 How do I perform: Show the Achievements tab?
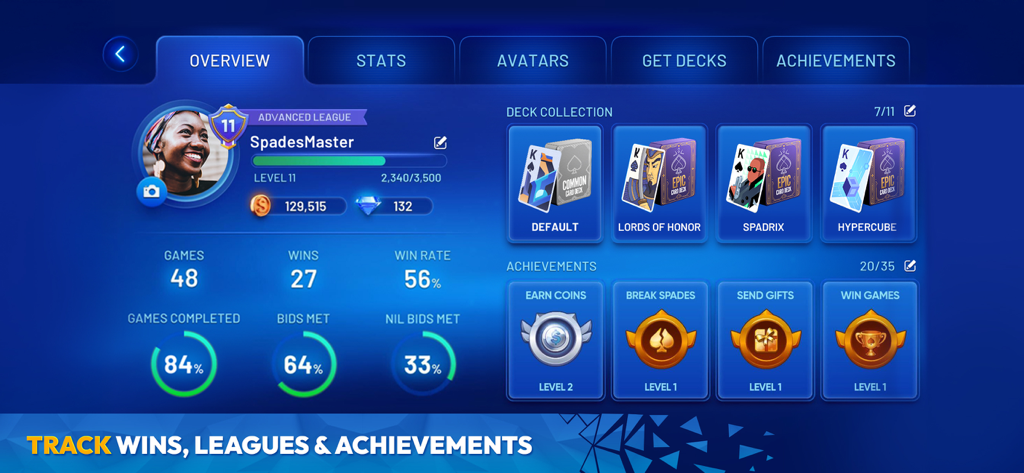836,60
